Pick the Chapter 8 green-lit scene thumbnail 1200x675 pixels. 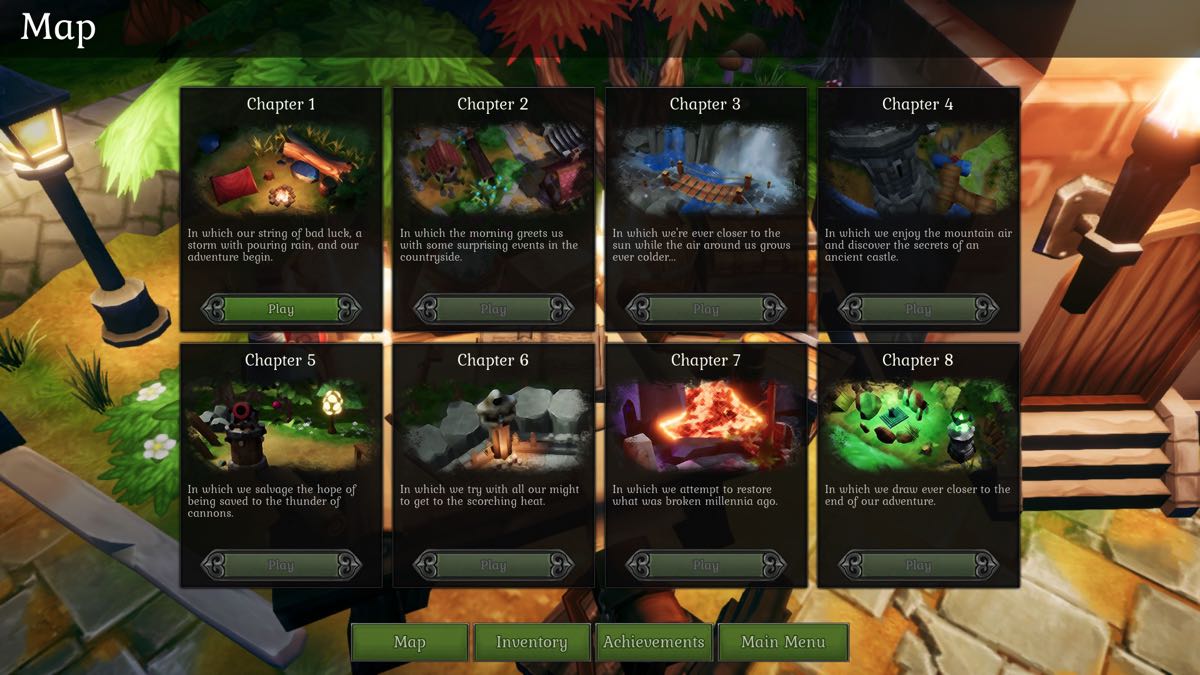point(918,425)
